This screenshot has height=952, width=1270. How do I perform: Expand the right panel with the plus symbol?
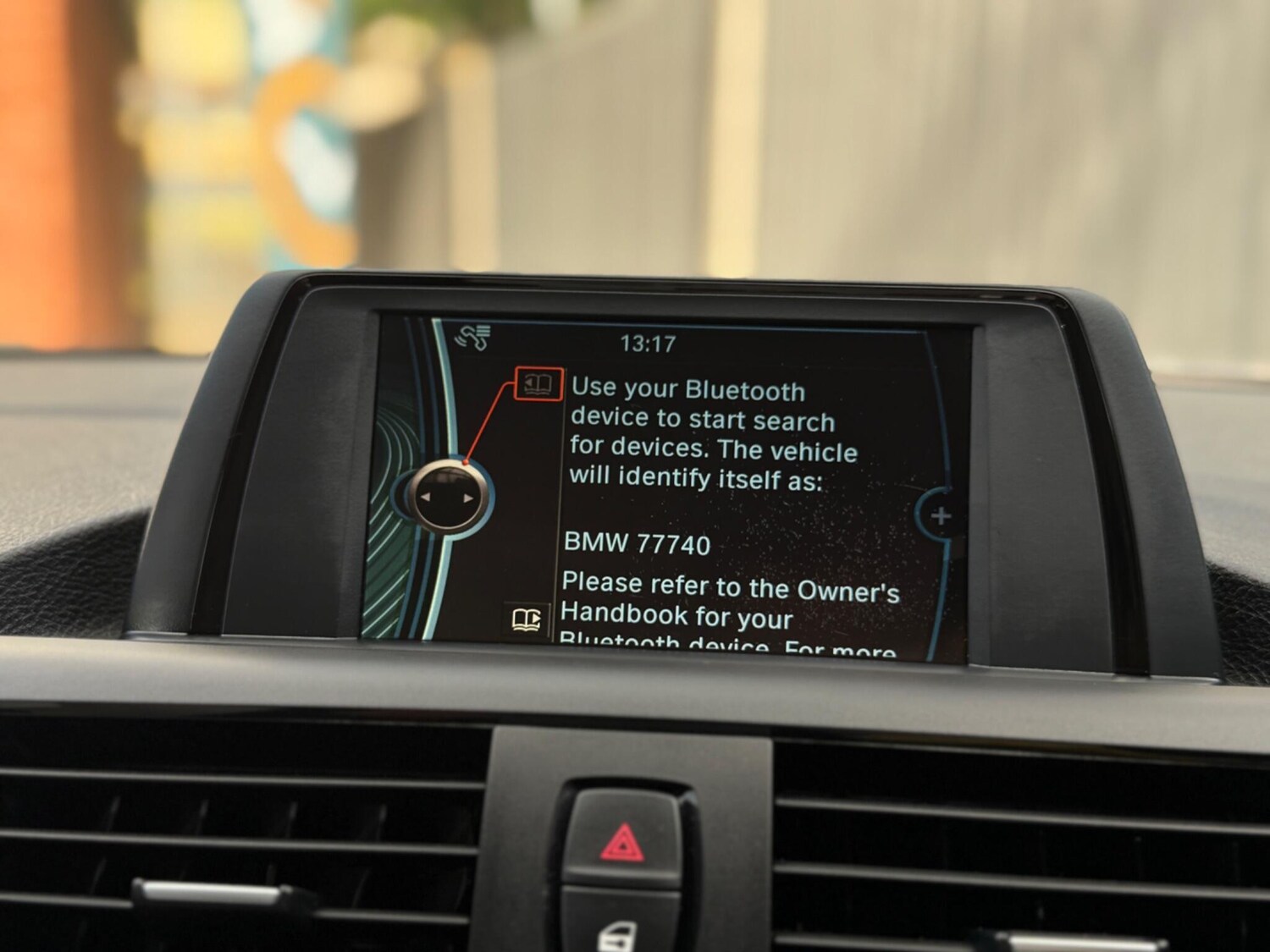pos(942,517)
